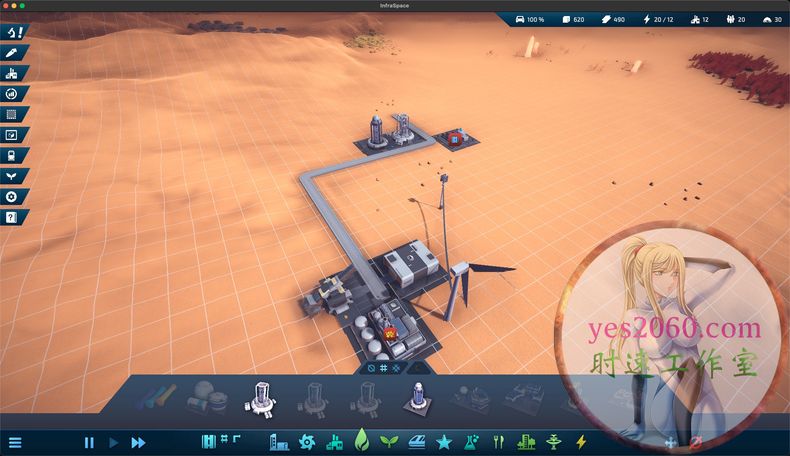Open the buildings overview sidebar button
Image resolution: width=790 pixels, height=456 pixels.
point(13,73)
